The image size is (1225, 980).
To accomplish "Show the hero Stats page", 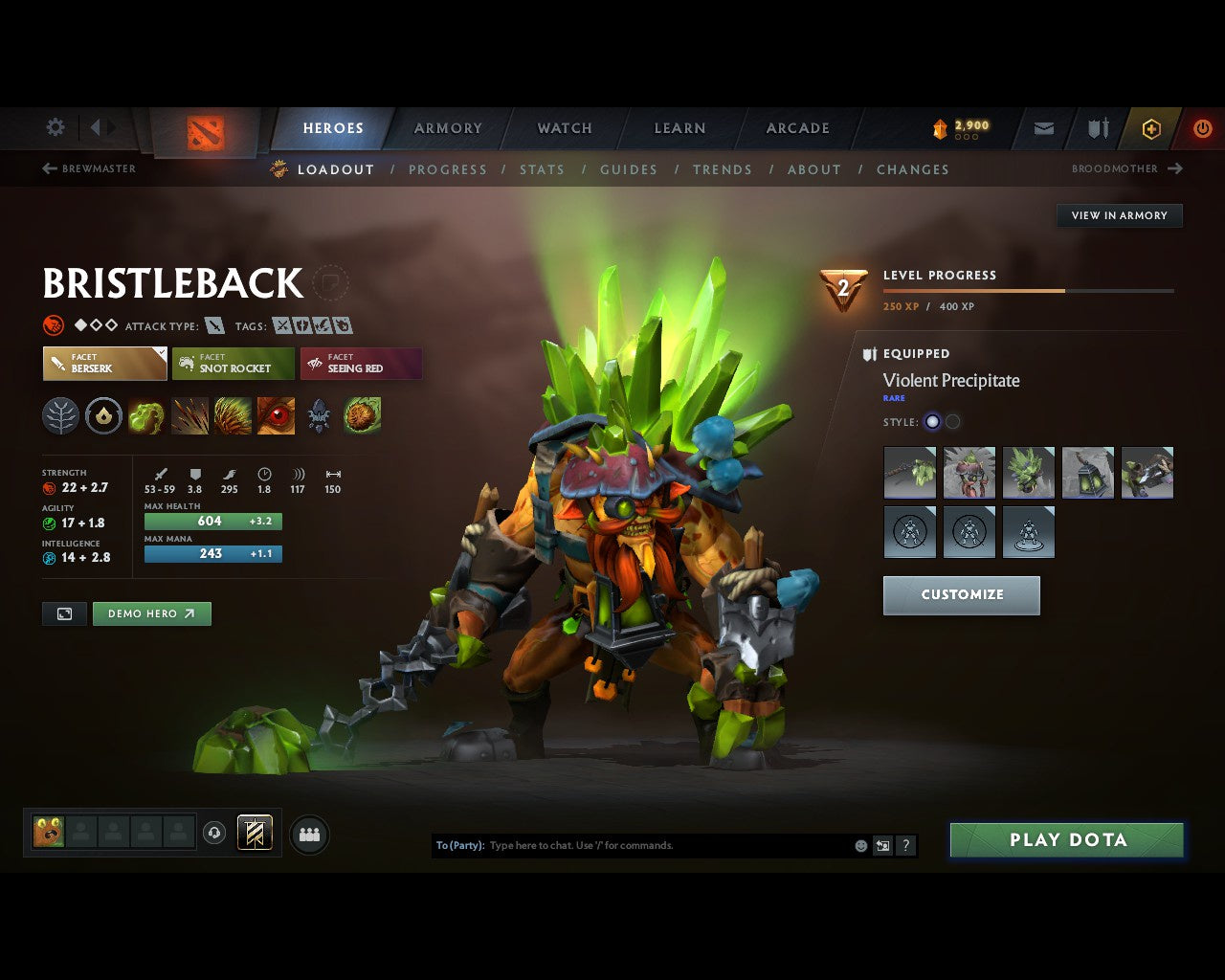I will point(542,169).
